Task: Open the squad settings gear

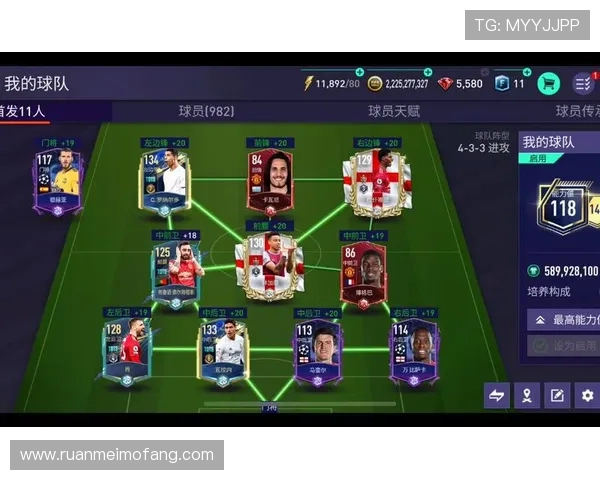Action: pyautogui.click(x=587, y=395)
